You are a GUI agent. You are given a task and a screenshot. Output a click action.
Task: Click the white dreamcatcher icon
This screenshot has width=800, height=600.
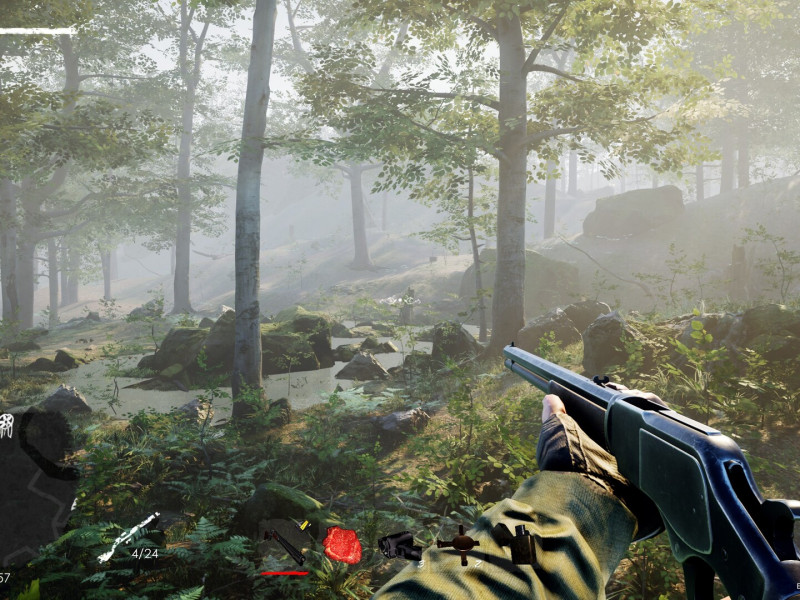6,424
